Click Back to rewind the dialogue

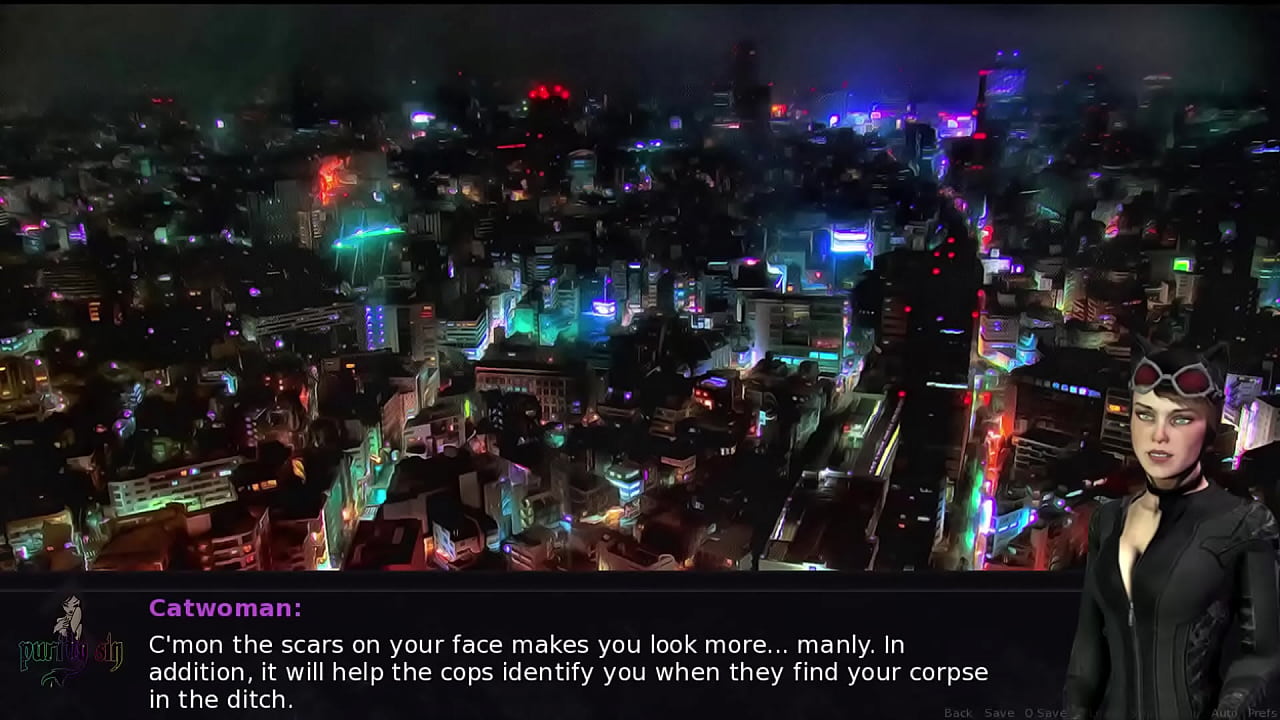958,713
